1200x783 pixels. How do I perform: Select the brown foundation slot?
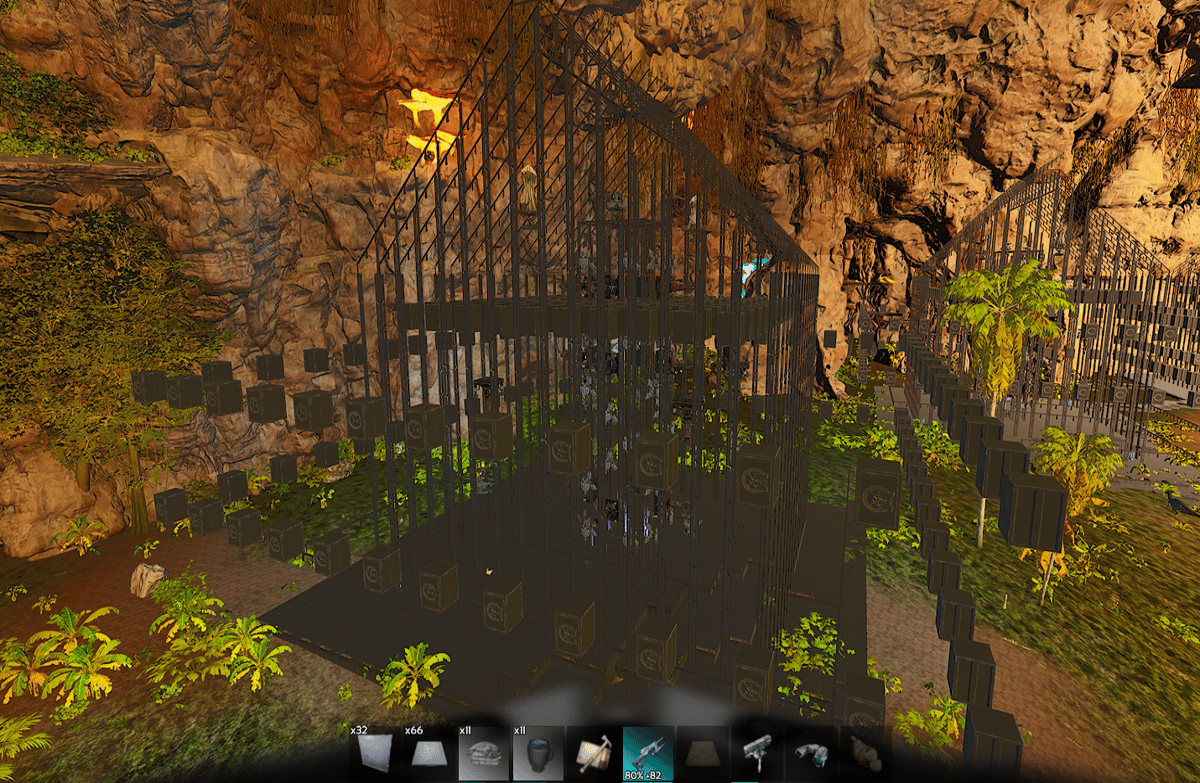pyautogui.click(x=702, y=754)
